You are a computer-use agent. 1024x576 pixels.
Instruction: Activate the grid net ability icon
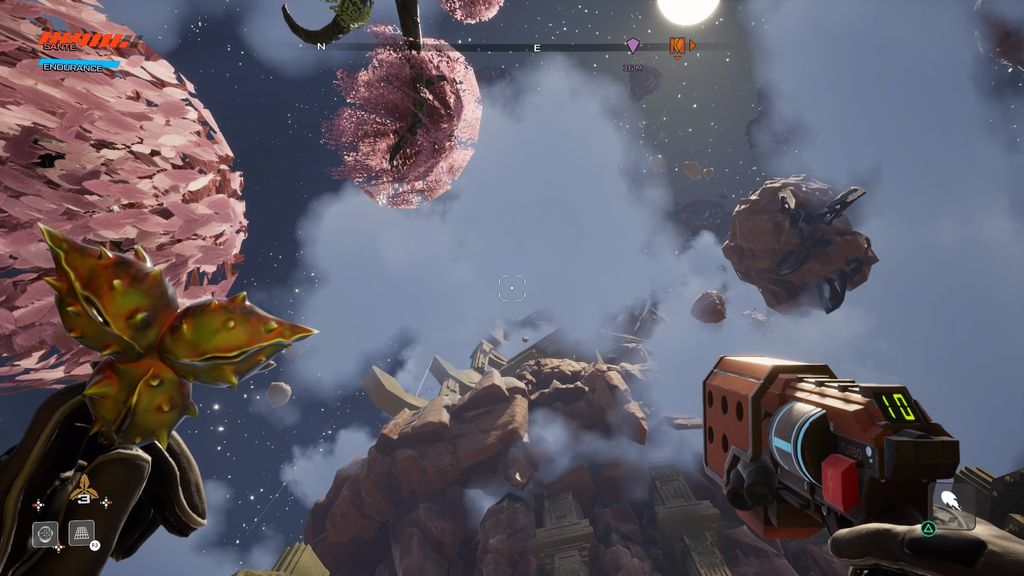coord(81,533)
